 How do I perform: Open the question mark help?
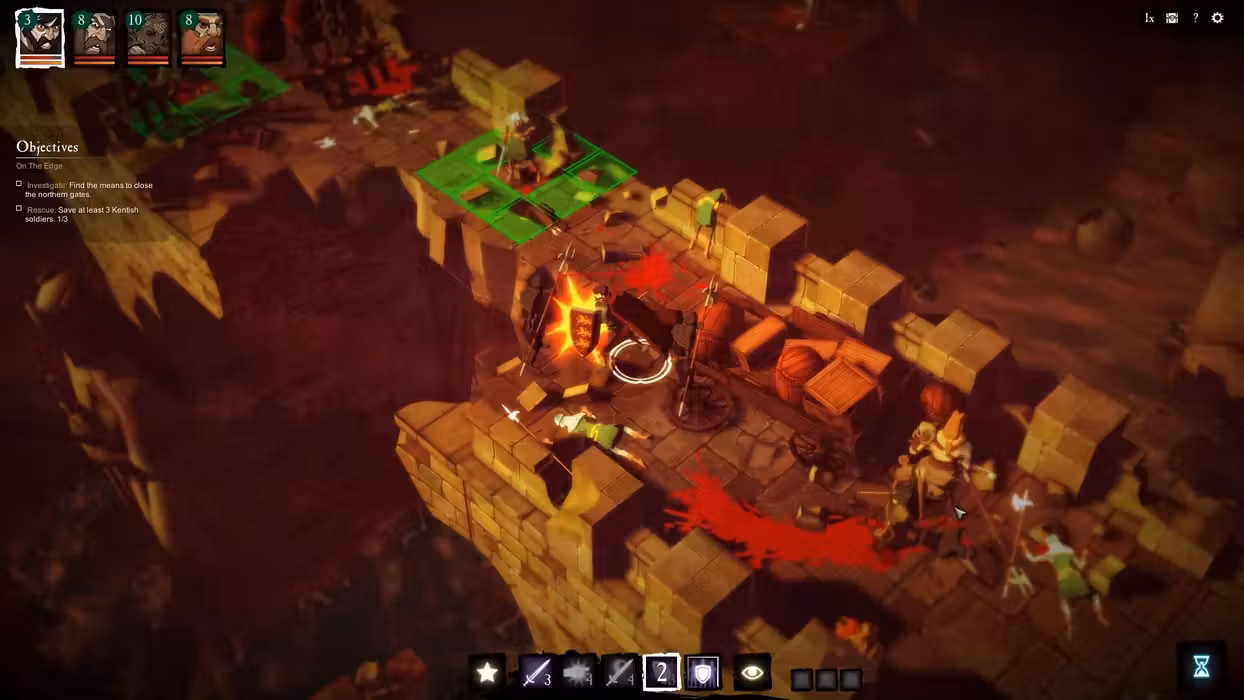[x=1195, y=18]
